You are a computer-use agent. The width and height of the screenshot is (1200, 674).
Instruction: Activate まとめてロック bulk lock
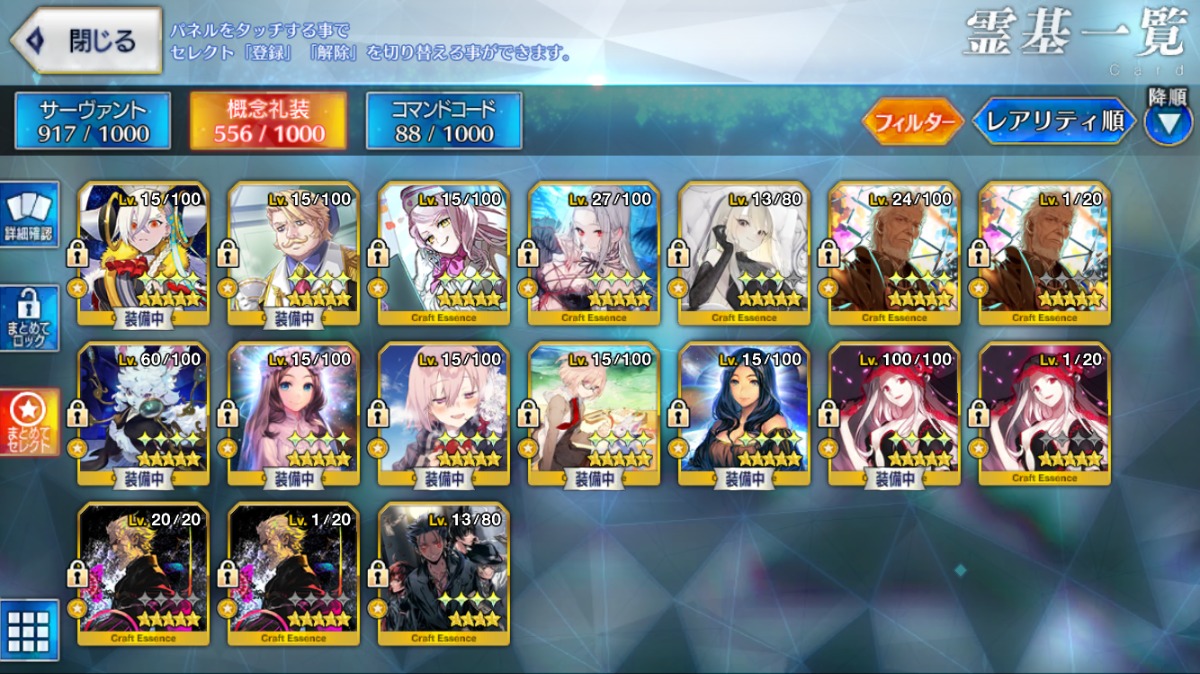click(x=30, y=319)
